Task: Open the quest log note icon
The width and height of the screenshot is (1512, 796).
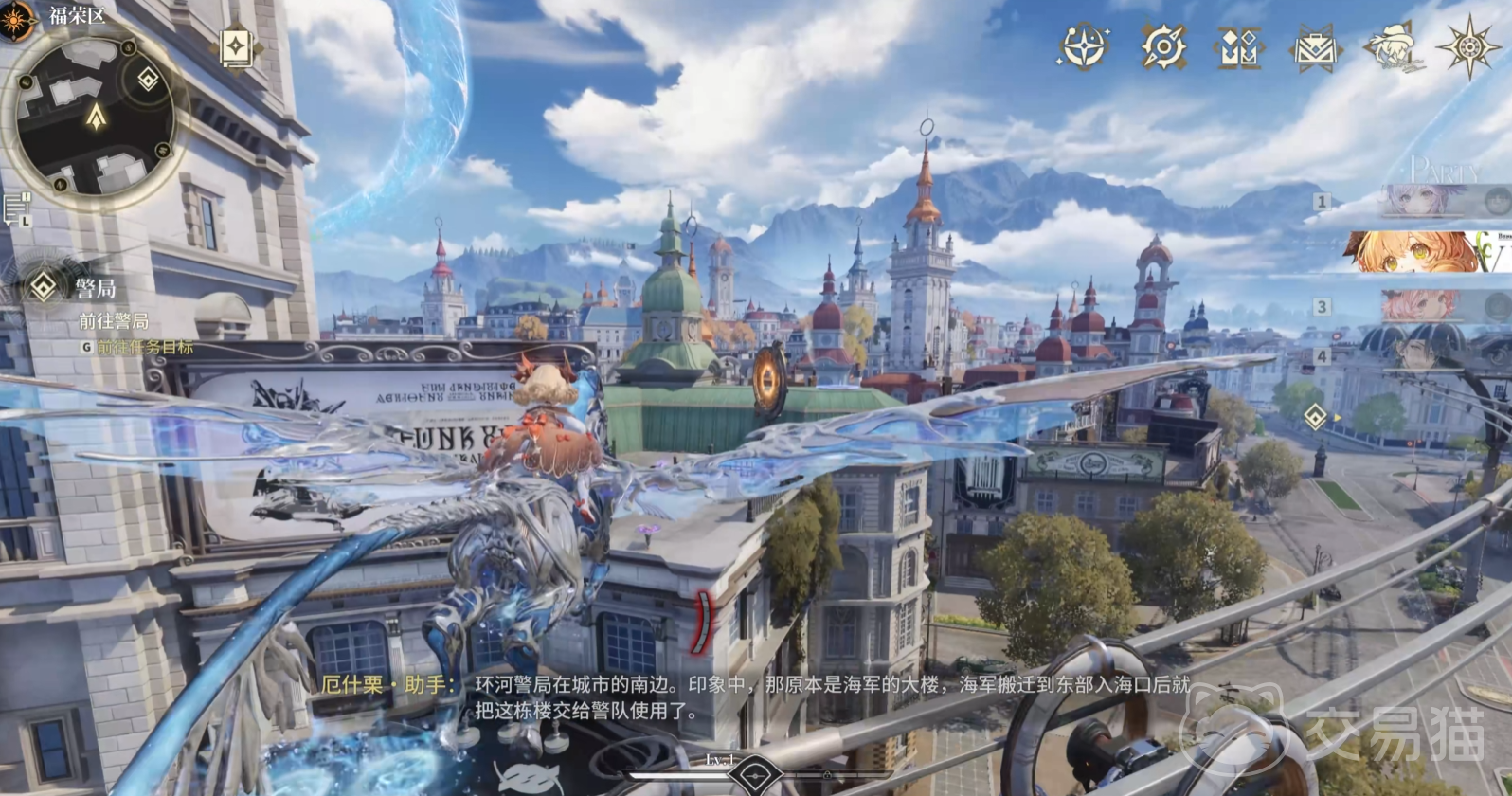Action: 17,208
